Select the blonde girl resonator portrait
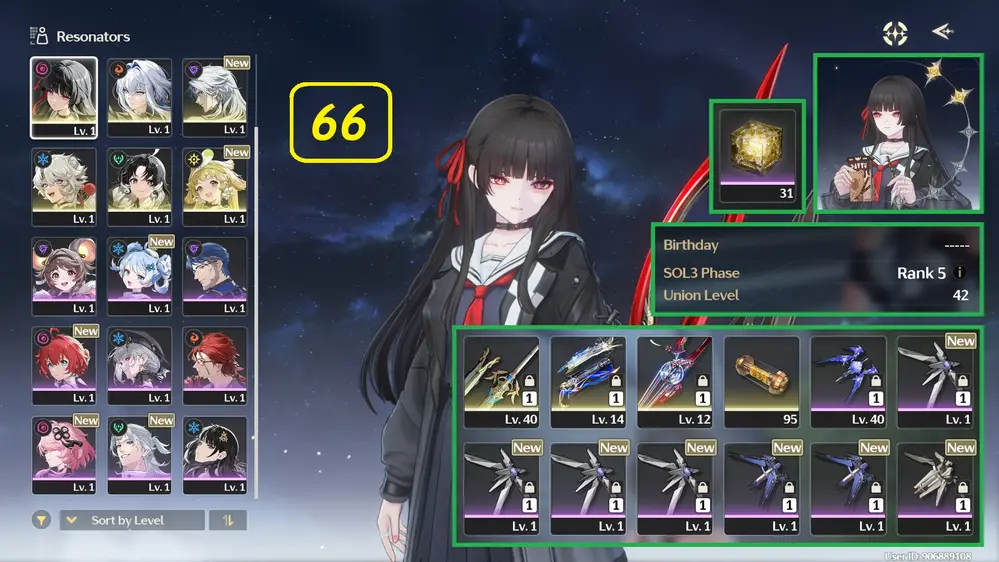This screenshot has width=999, height=562. [214, 186]
